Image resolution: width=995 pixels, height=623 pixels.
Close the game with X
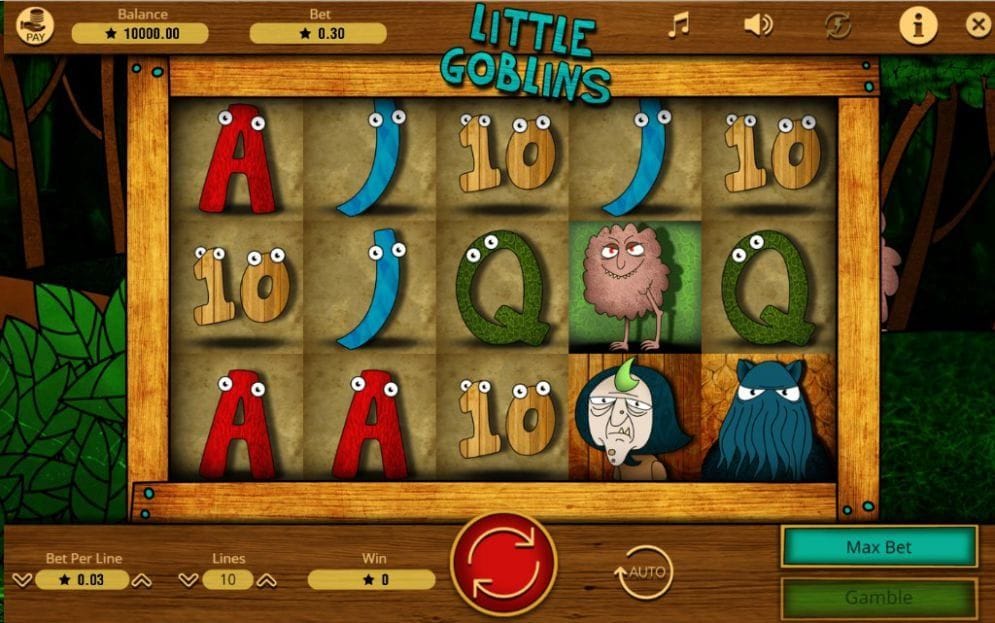click(x=977, y=26)
